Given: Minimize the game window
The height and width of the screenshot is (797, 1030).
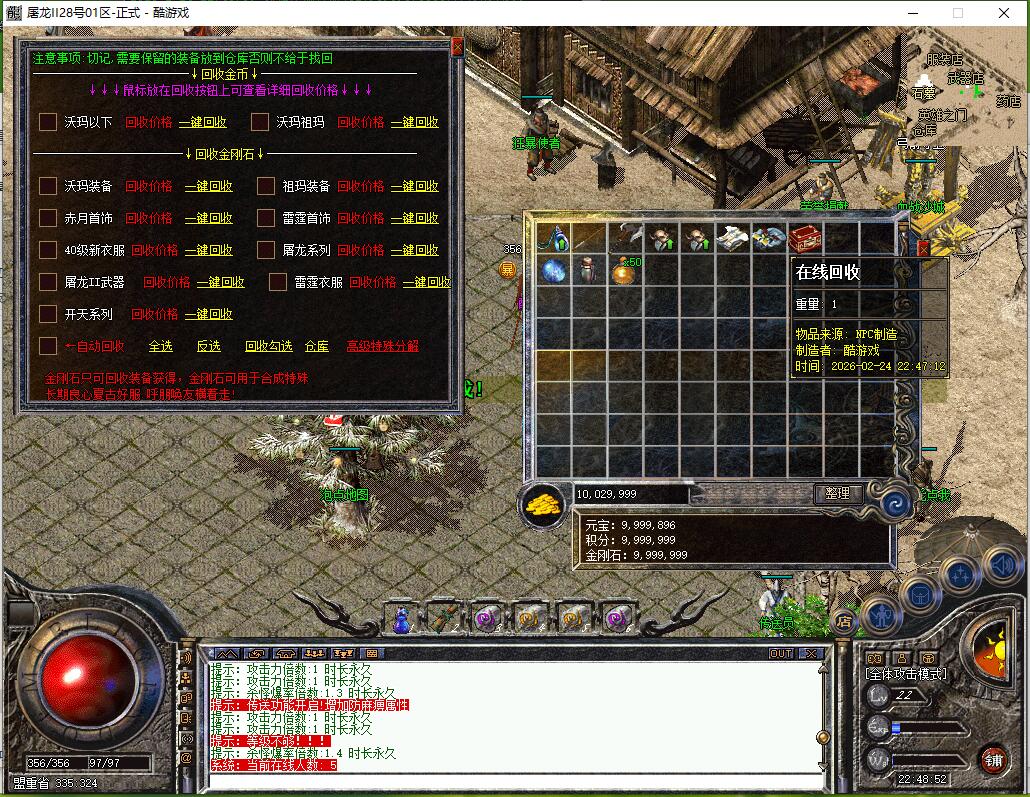Looking at the screenshot, I should tap(911, 13).
